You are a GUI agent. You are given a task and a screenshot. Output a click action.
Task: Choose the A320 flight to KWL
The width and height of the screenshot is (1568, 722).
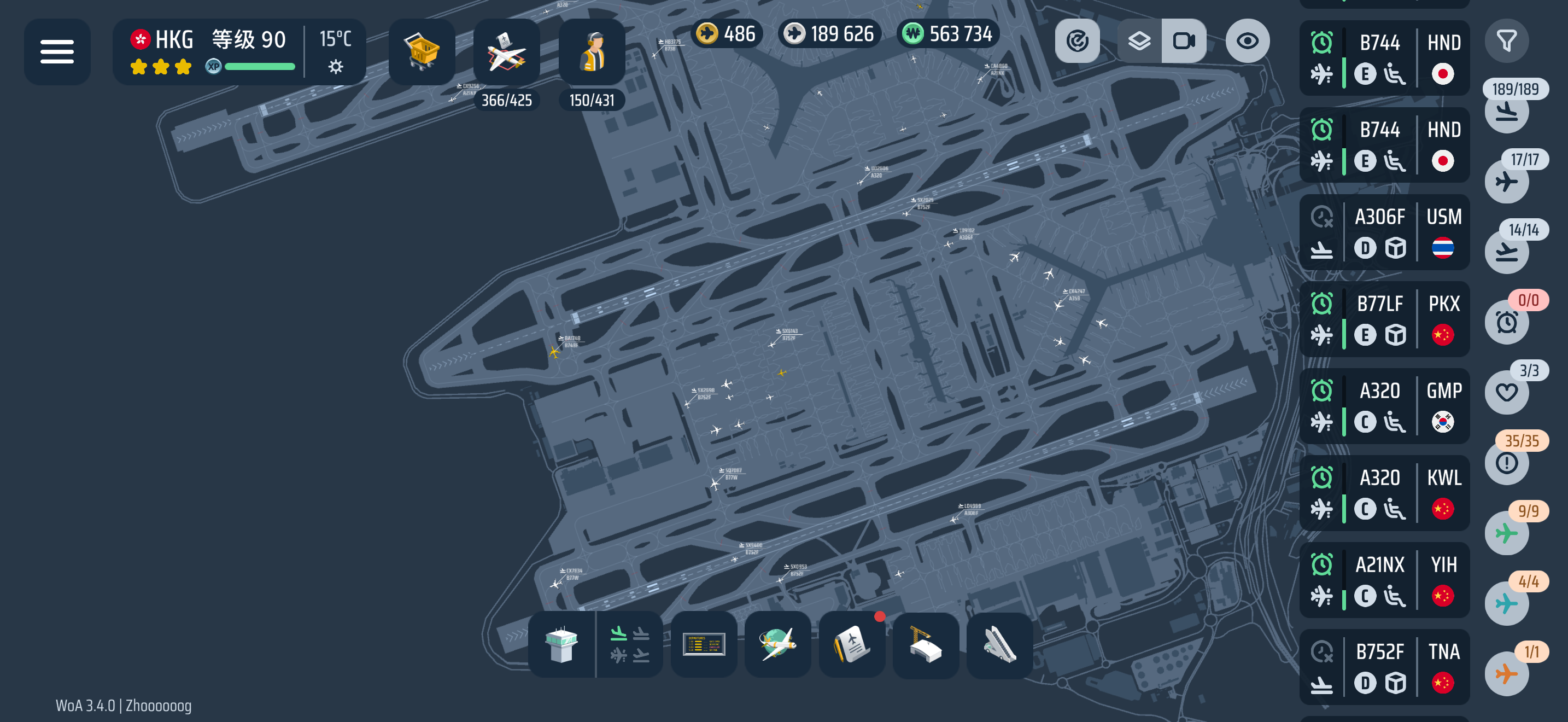pyautogui.click(x=1384, y=494)
